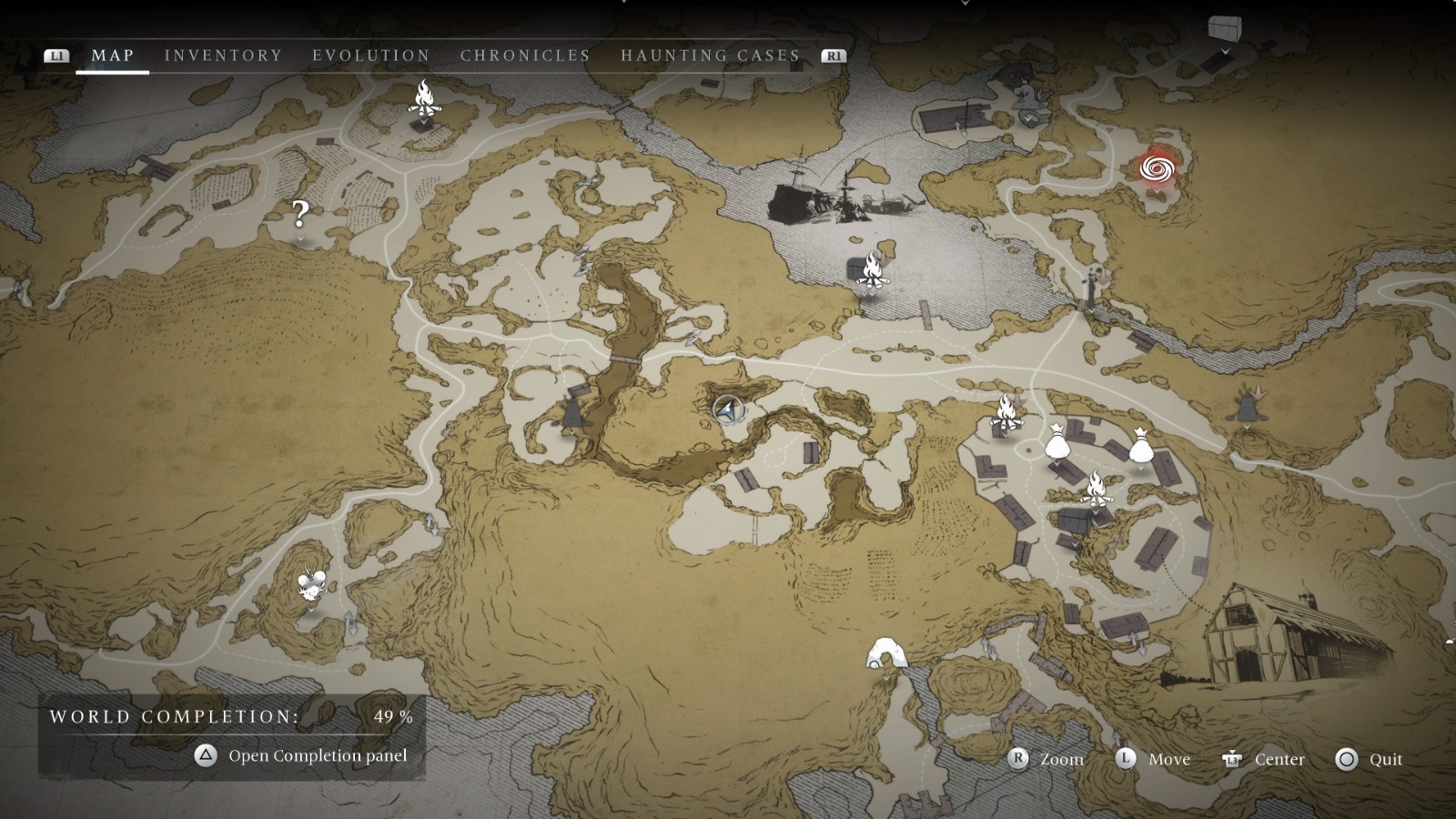Select the CHRONICLES menu item
This screenshot has width=1456, height=819.
click(x=524, y=56)
